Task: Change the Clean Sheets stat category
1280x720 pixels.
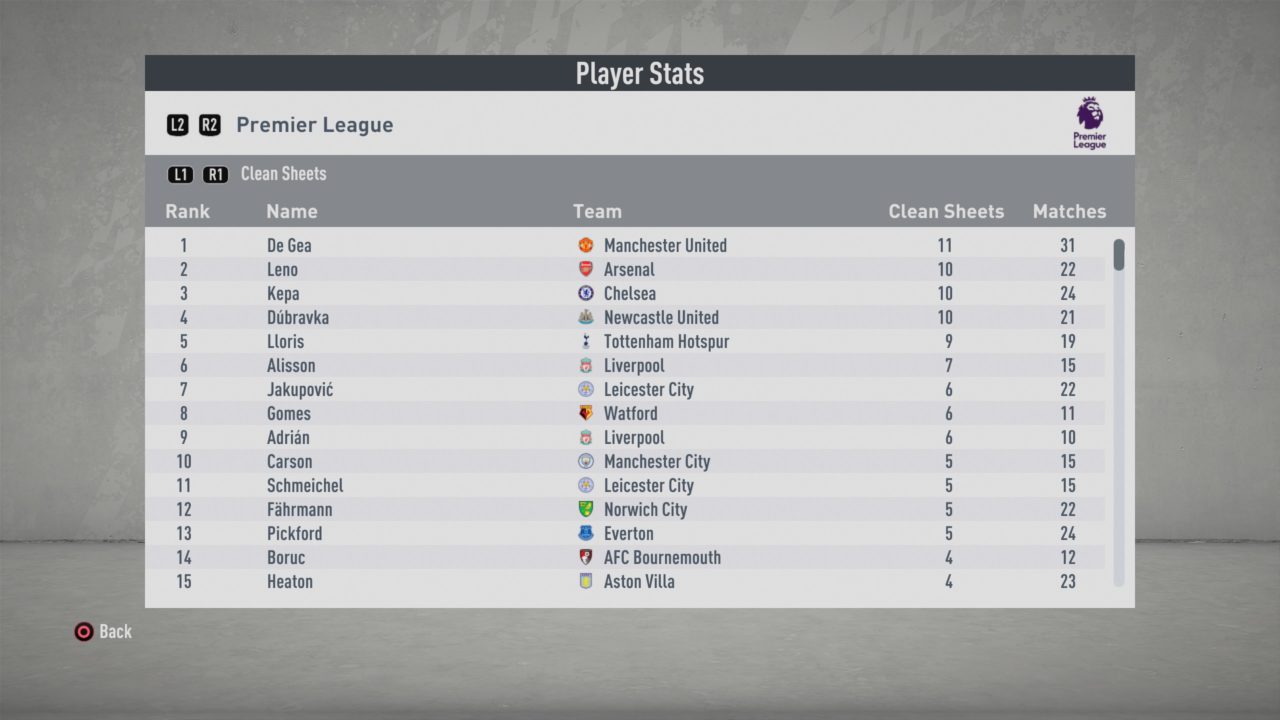Action: click(283, 174)
